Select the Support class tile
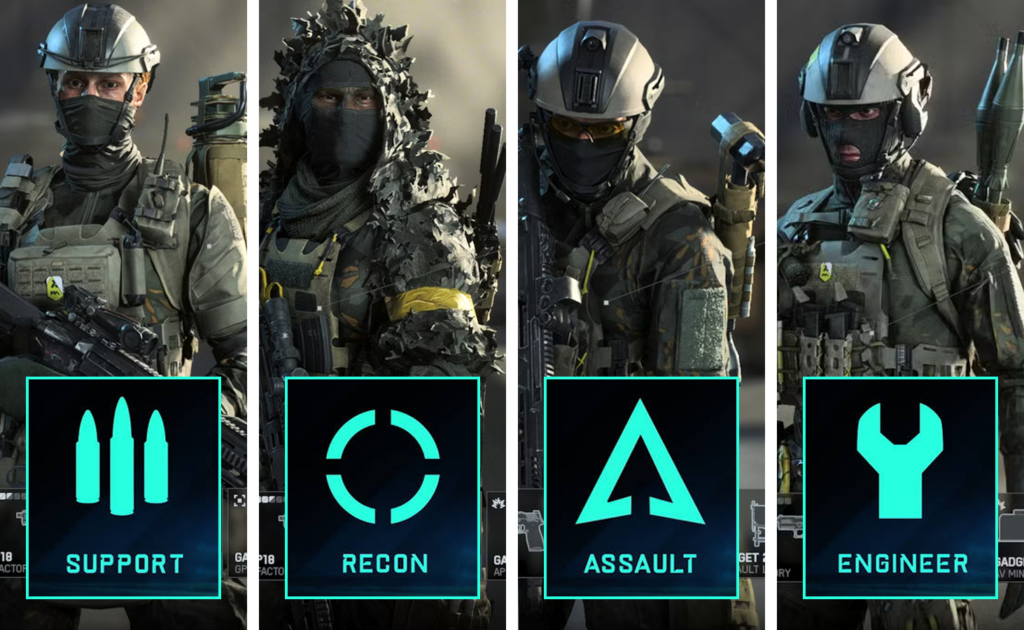 point(123,487)
